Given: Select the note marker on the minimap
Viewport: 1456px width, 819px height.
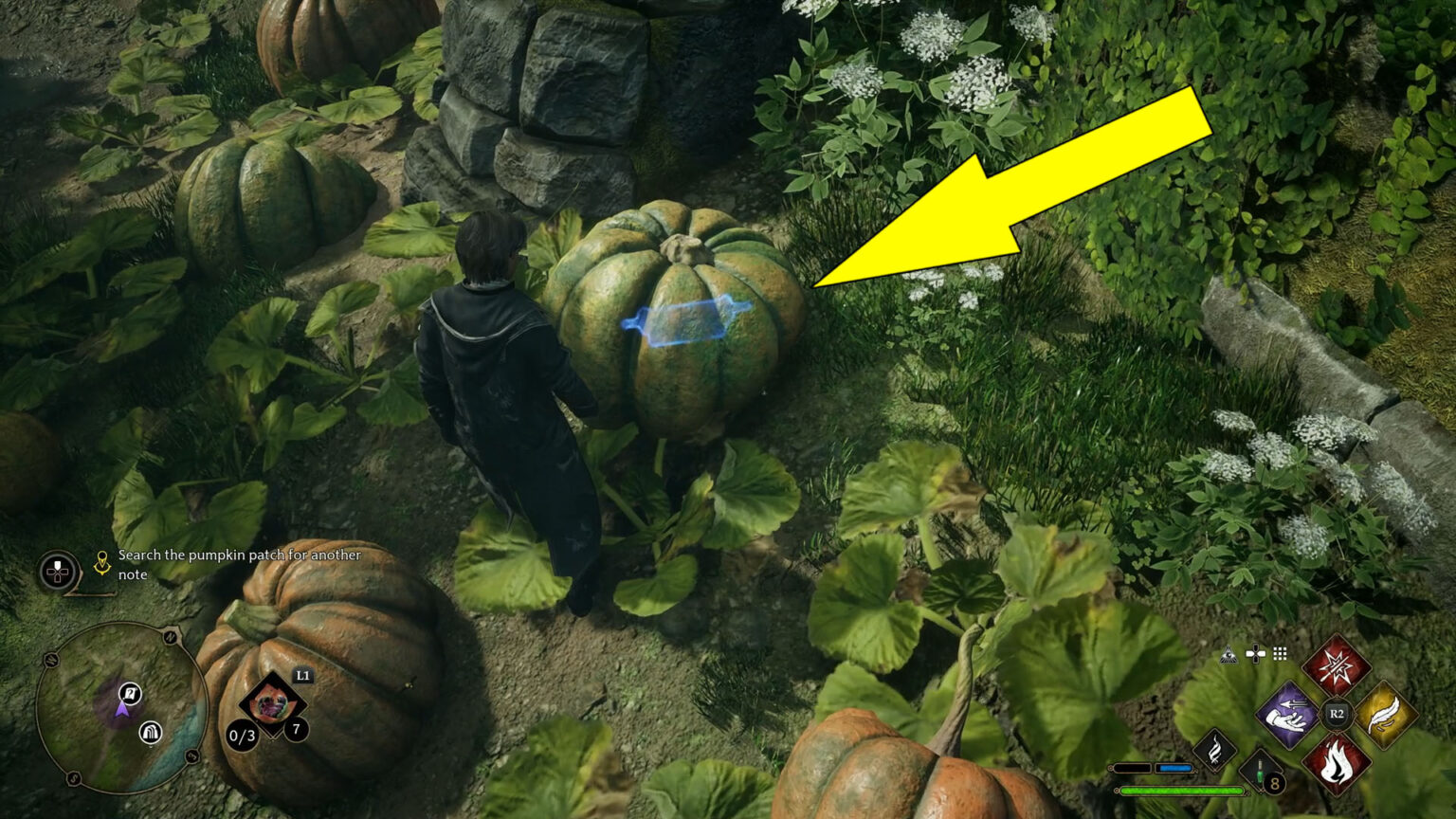Looking at the screenshot, I should pyautogui.click(x=129, y=694).
